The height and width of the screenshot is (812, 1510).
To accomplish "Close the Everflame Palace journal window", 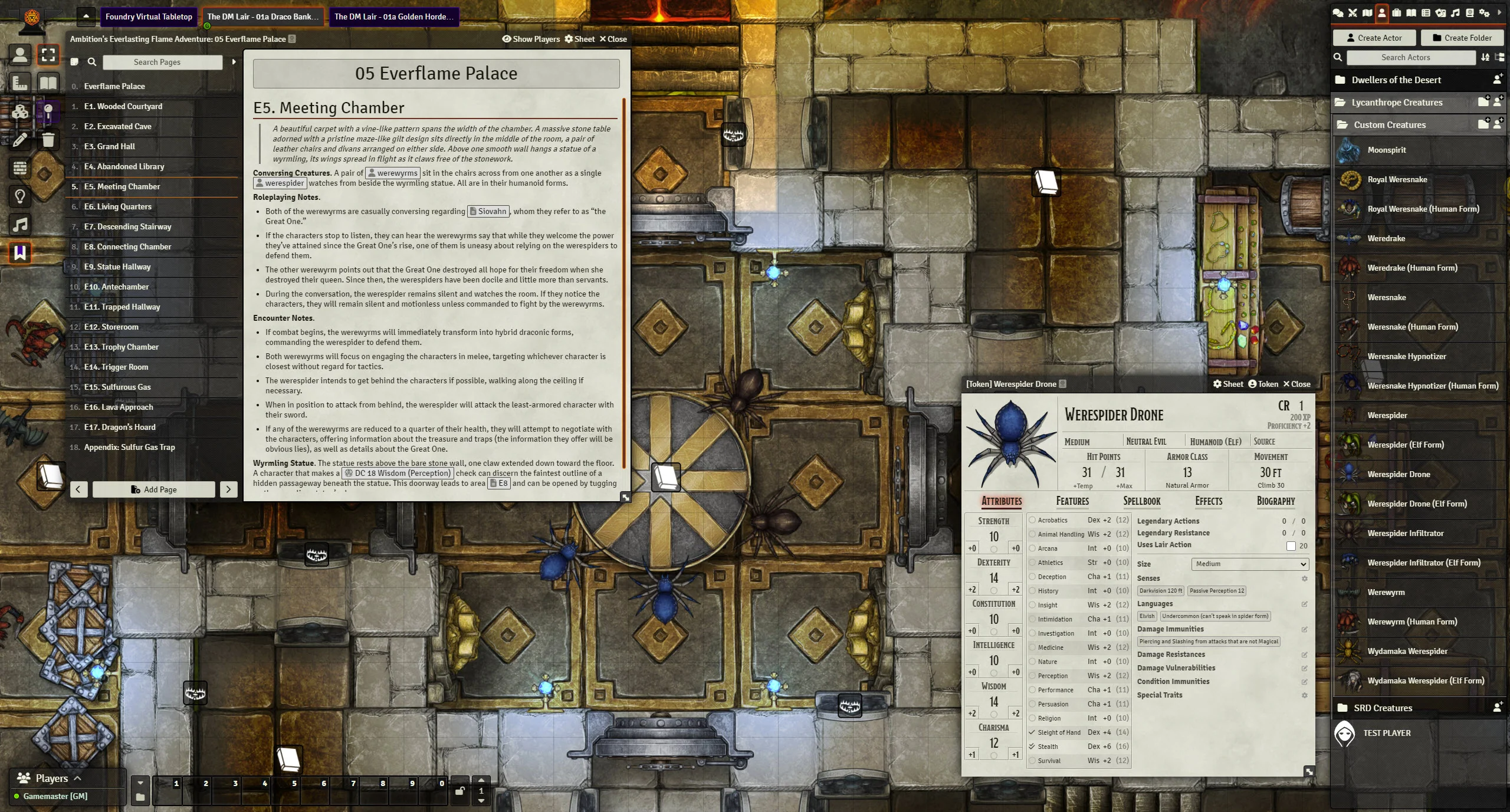I will (x=613, y=39).
